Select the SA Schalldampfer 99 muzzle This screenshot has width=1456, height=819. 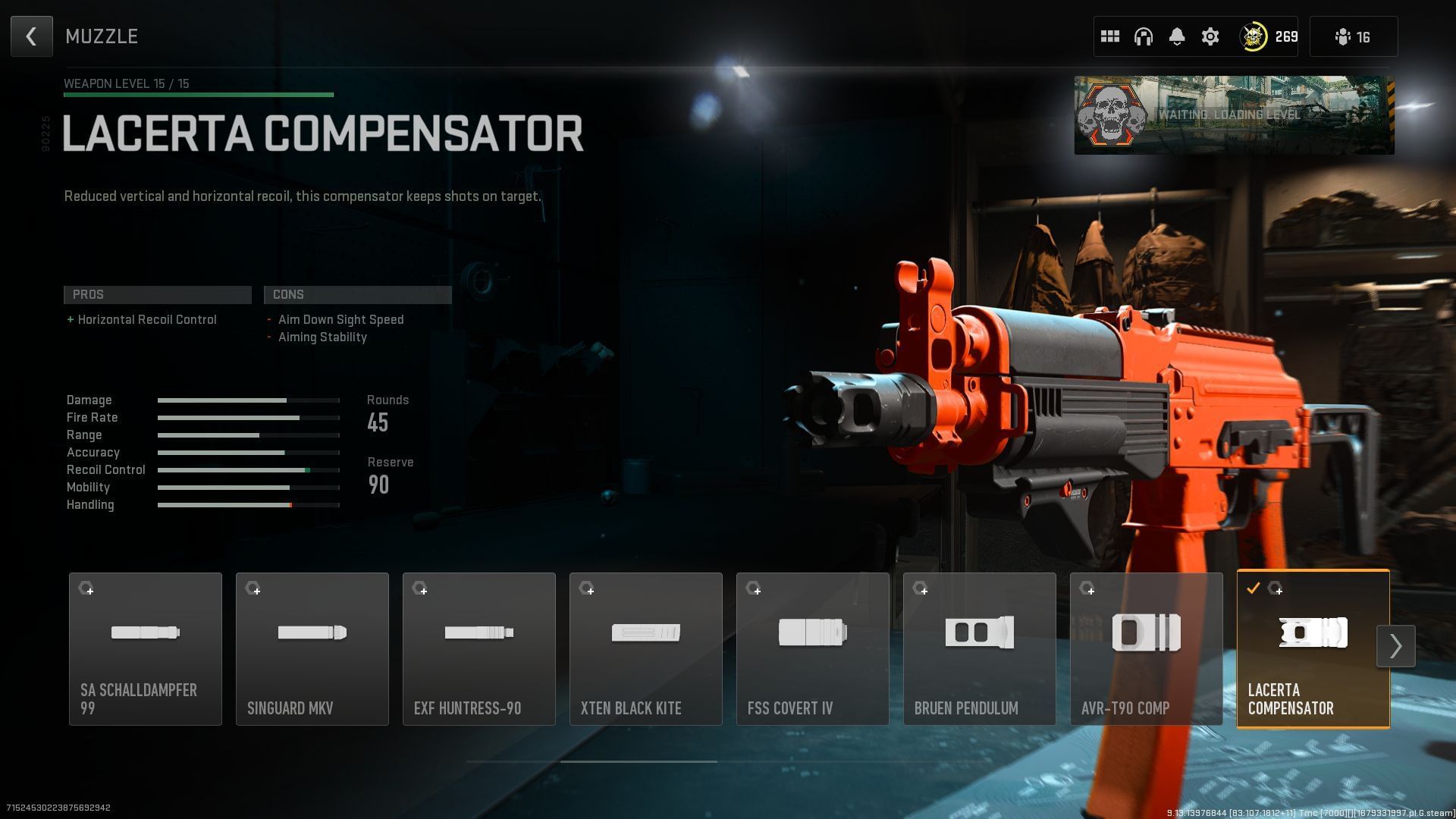click(146, 648)
